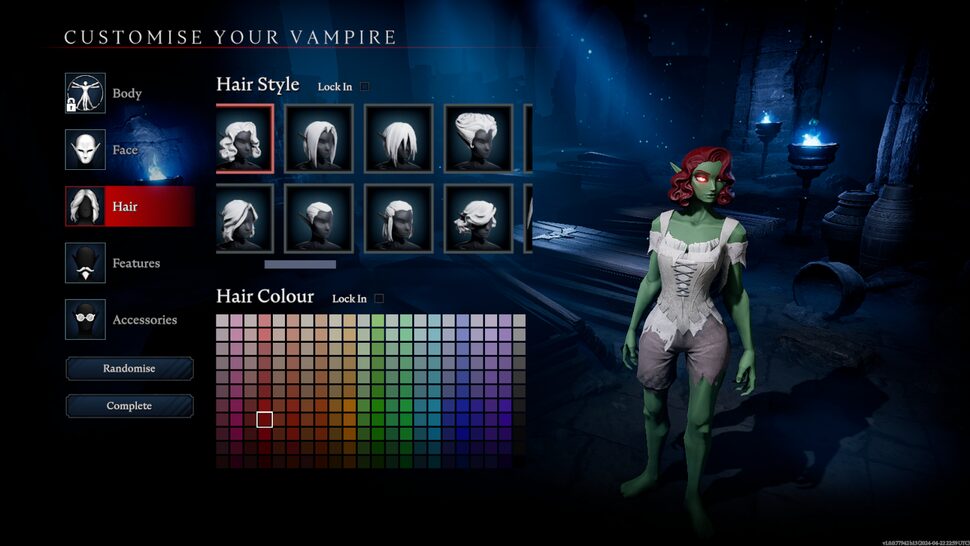The width and height of the screenshot is (970, 546).
Task: Select the Hair category tab
Action: pyautogui.click(x=129, y=206)
